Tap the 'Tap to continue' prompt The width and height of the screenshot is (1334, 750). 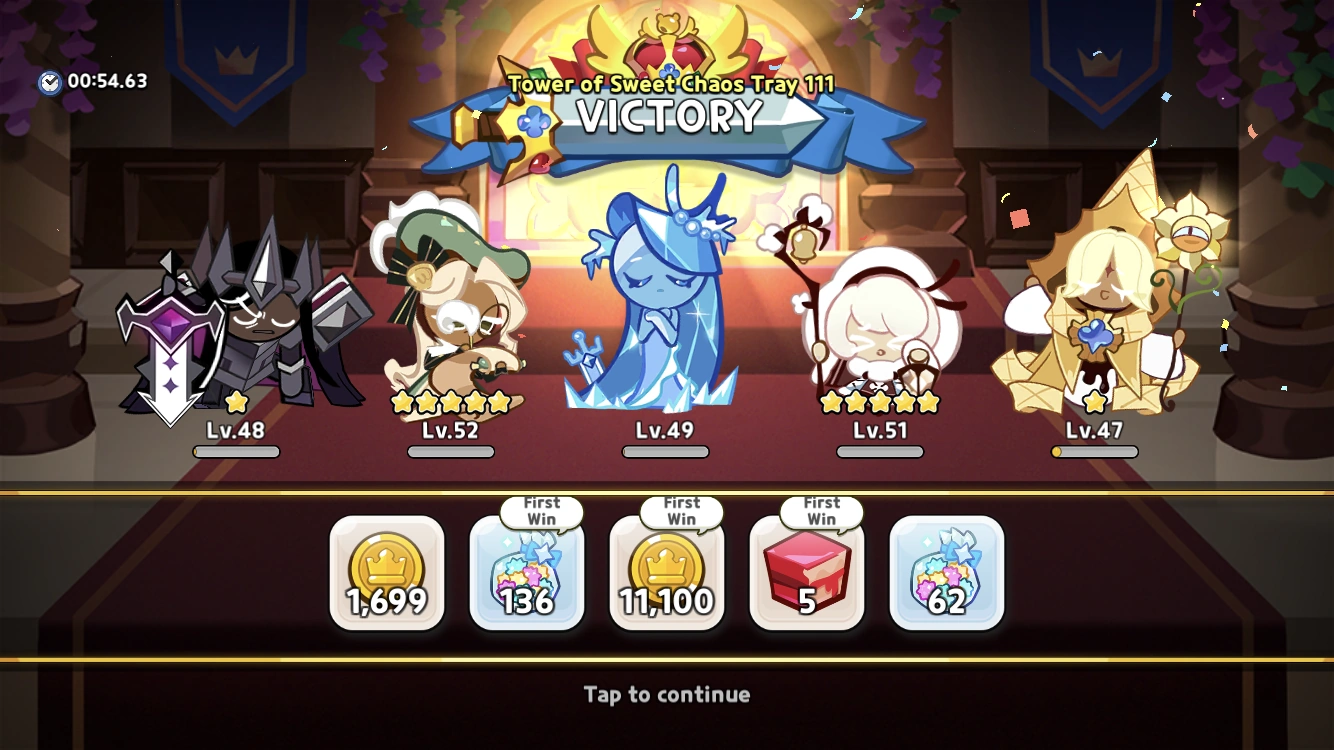tap(667, 695)
